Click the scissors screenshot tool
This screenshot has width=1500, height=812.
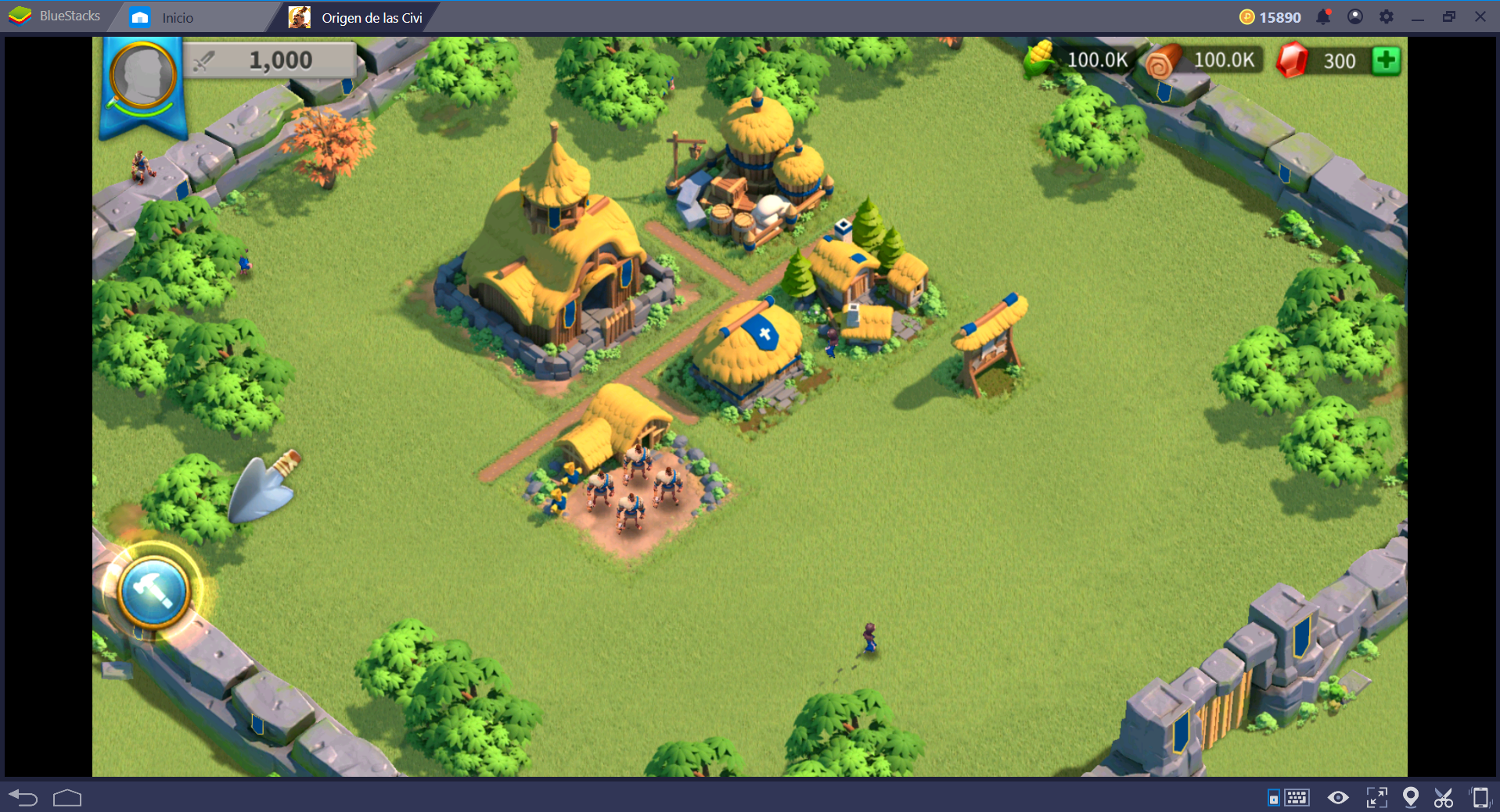tap(1444, 797)
